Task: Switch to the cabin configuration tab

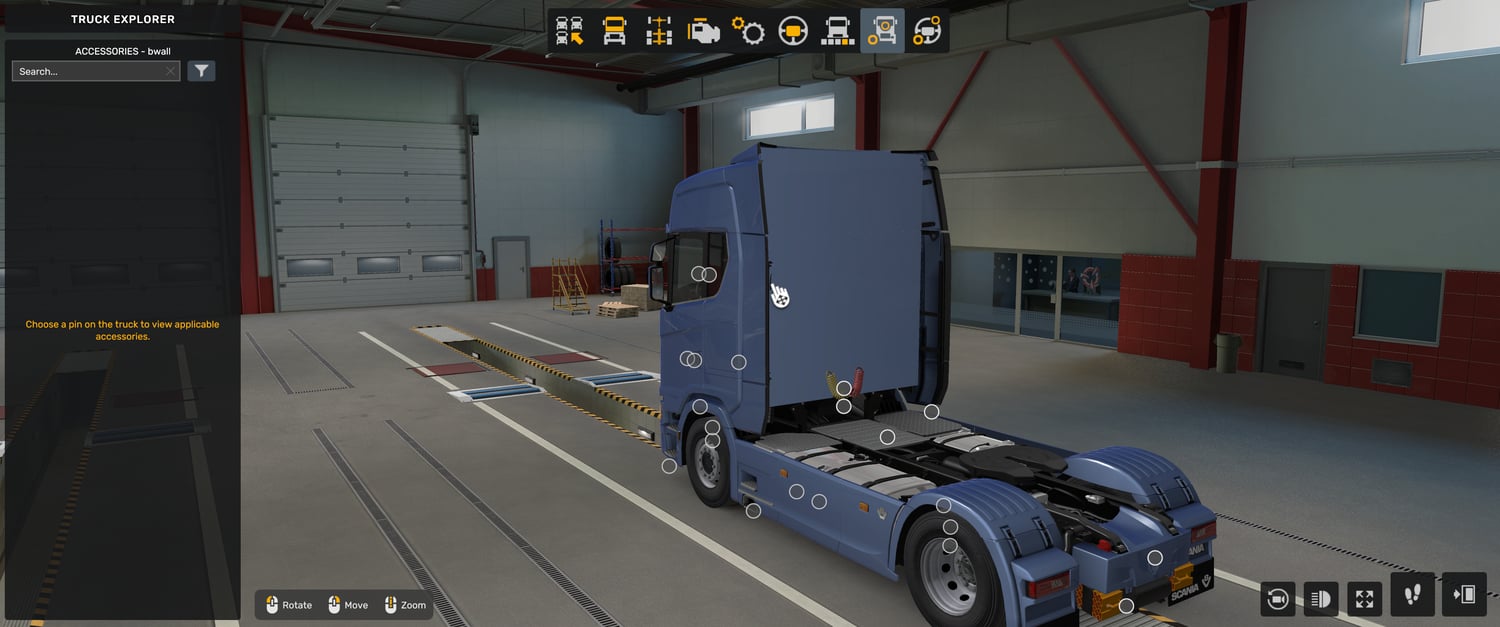Action: pos(614,32)
